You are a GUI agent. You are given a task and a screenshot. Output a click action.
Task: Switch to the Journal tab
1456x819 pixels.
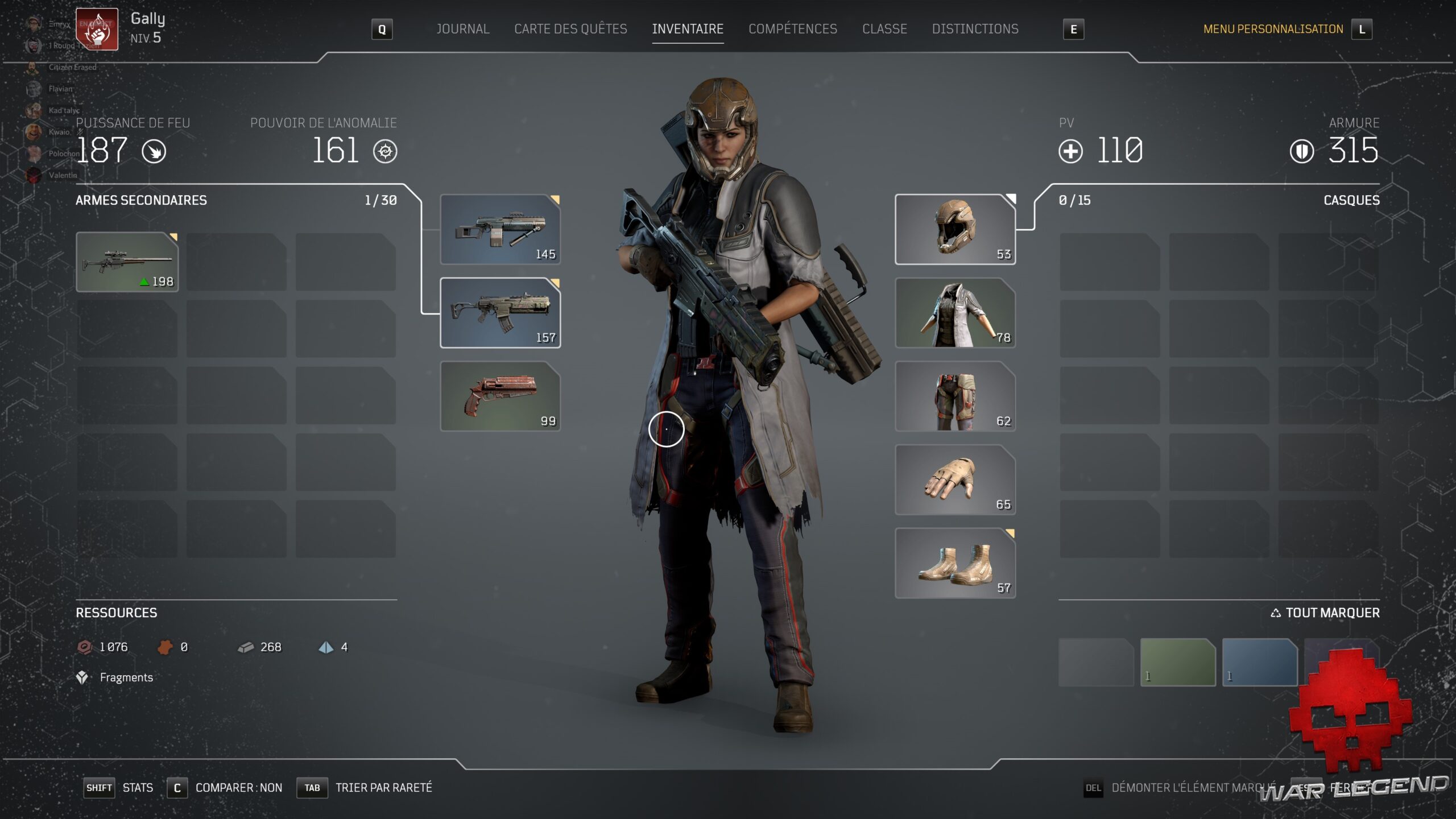click(462, 29)
